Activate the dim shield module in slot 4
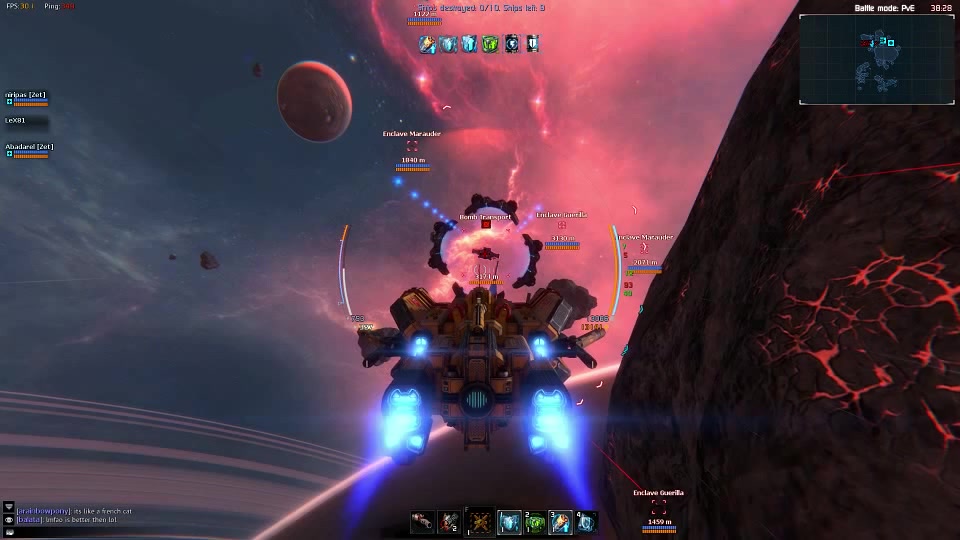 (587, 522)
